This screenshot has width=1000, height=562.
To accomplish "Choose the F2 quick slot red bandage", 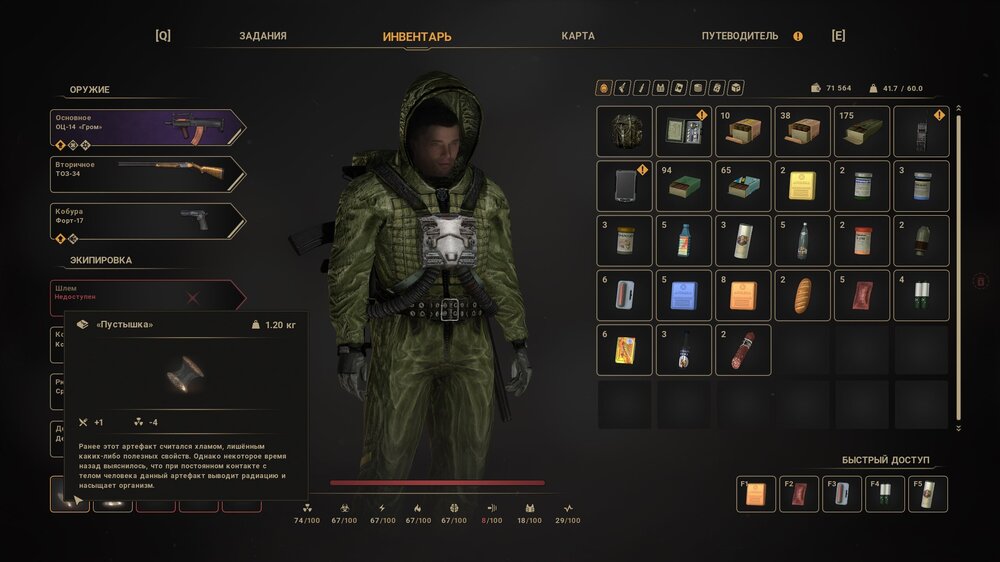I will click(x=799, y=494).
